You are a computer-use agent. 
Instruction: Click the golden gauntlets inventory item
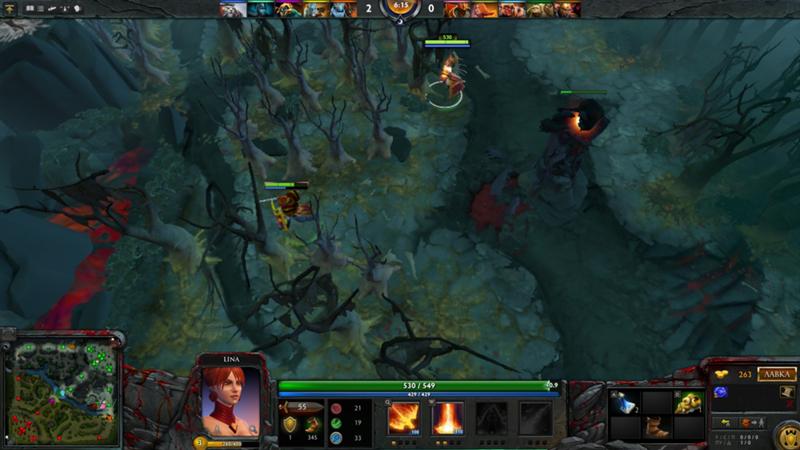688,403
